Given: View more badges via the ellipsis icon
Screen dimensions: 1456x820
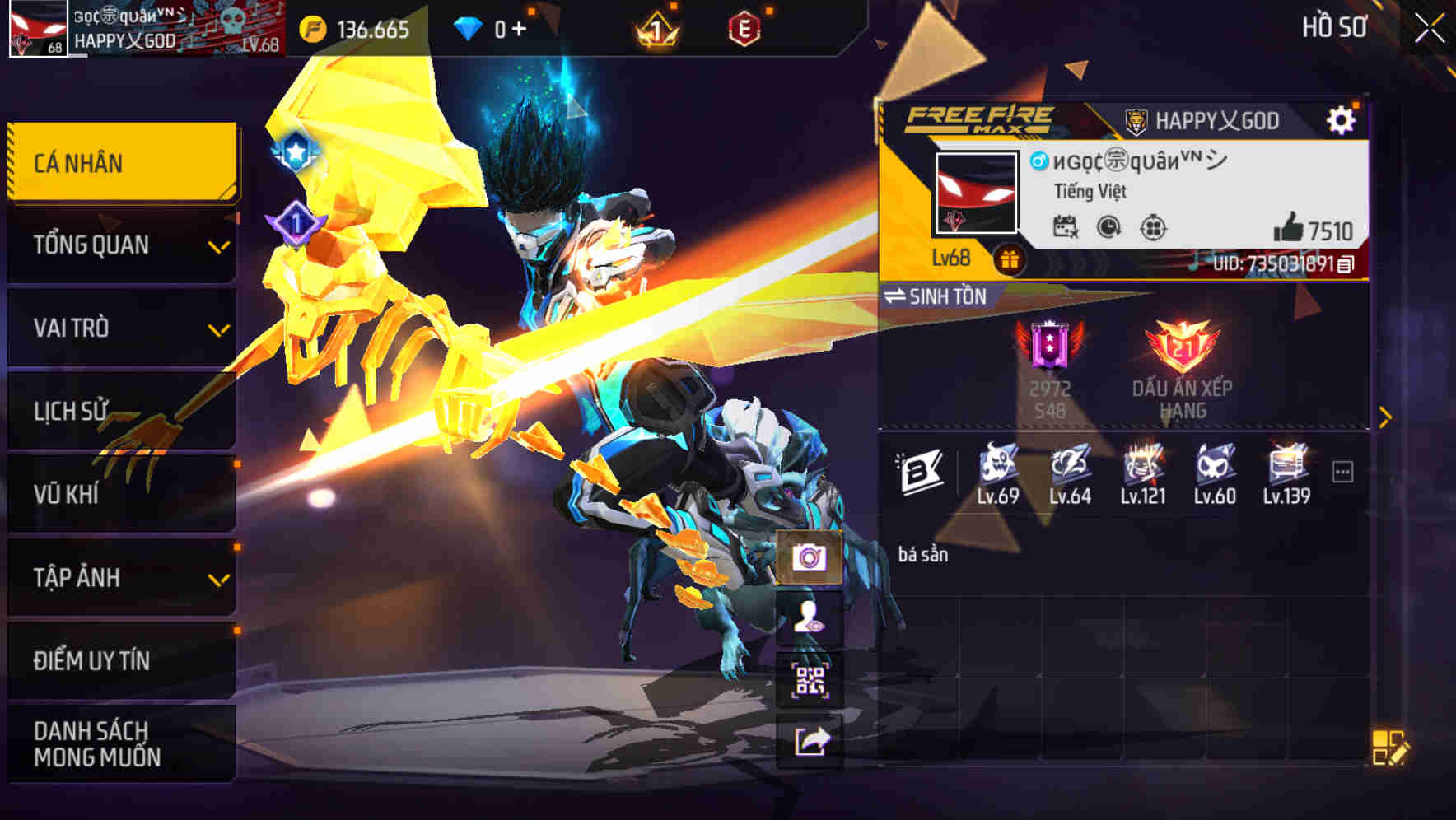Looking at the screenshot, I should [1342, 472].
